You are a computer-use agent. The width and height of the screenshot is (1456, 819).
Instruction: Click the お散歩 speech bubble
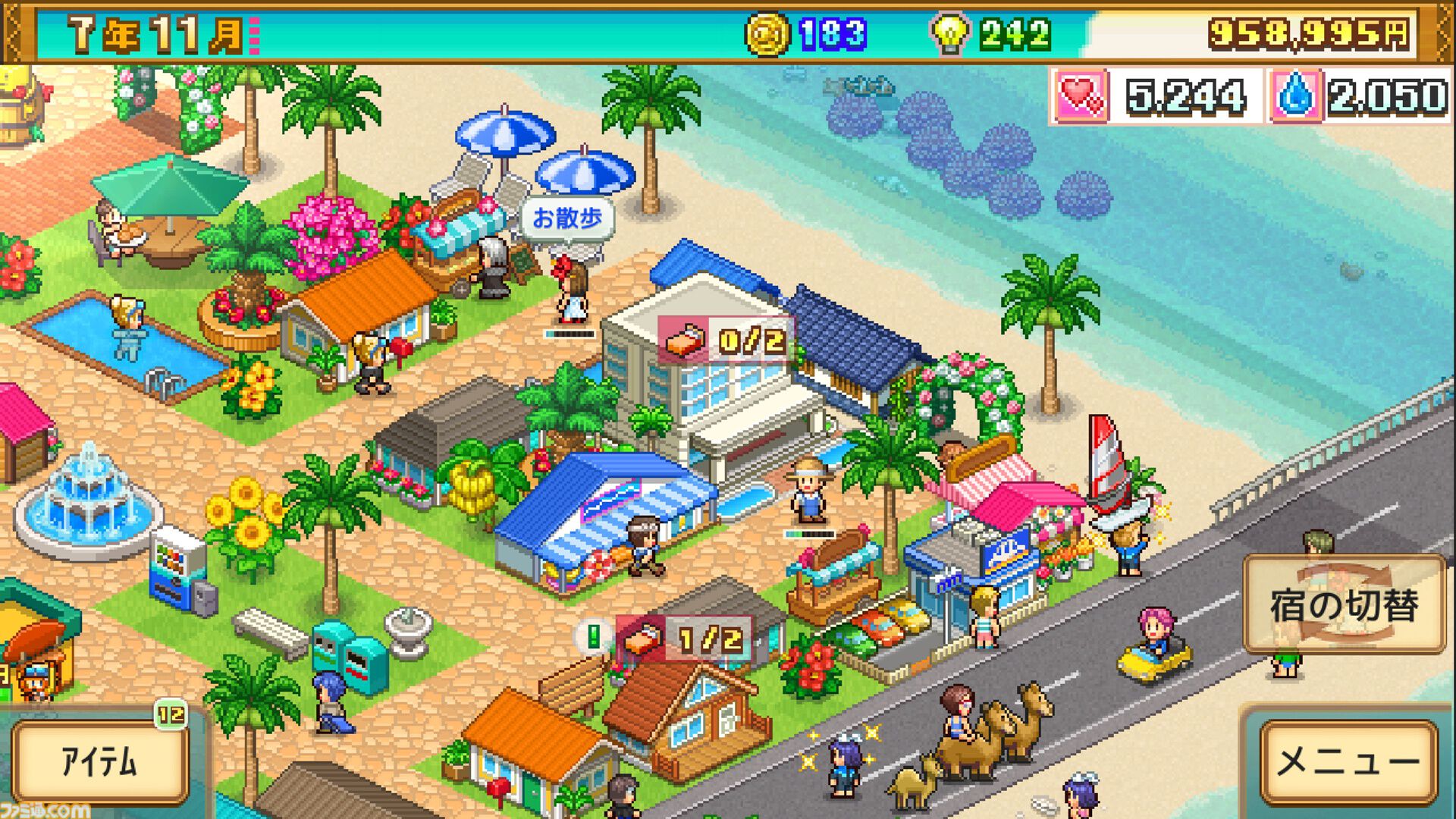566,218
